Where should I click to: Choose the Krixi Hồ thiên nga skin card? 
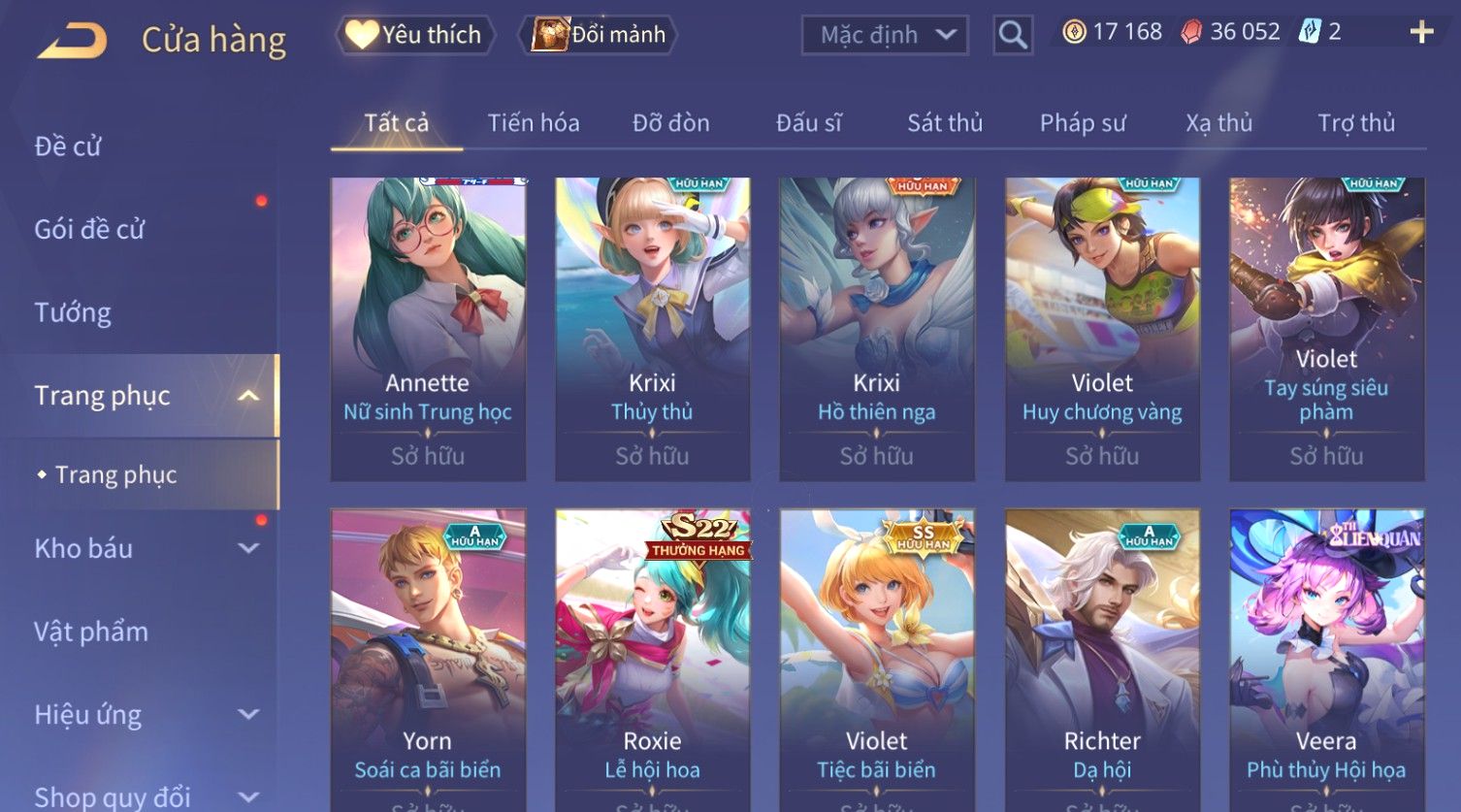(x=877, y=329)
